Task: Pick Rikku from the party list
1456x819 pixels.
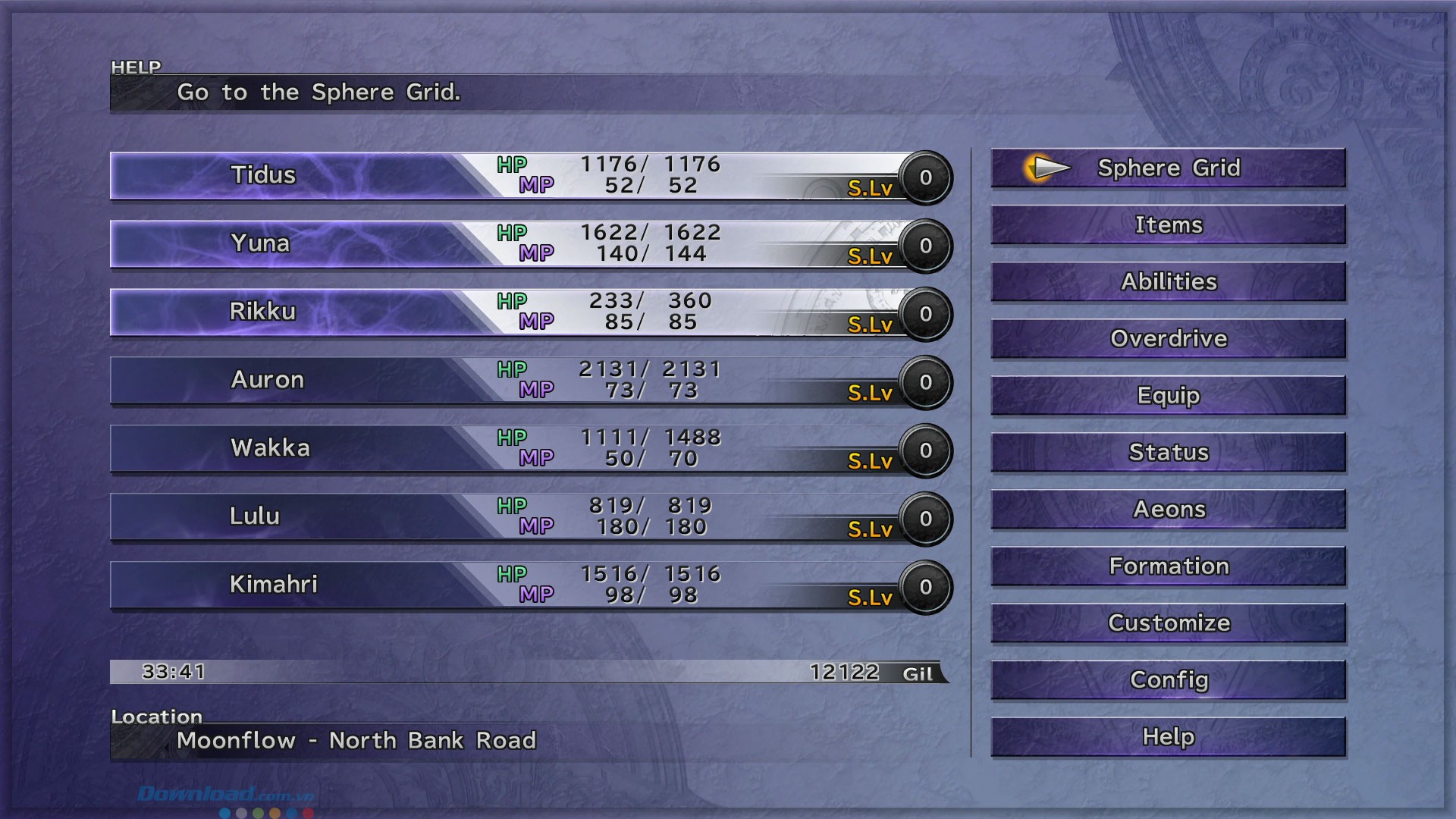Action: pyautogui.click(x=262, y=312)
